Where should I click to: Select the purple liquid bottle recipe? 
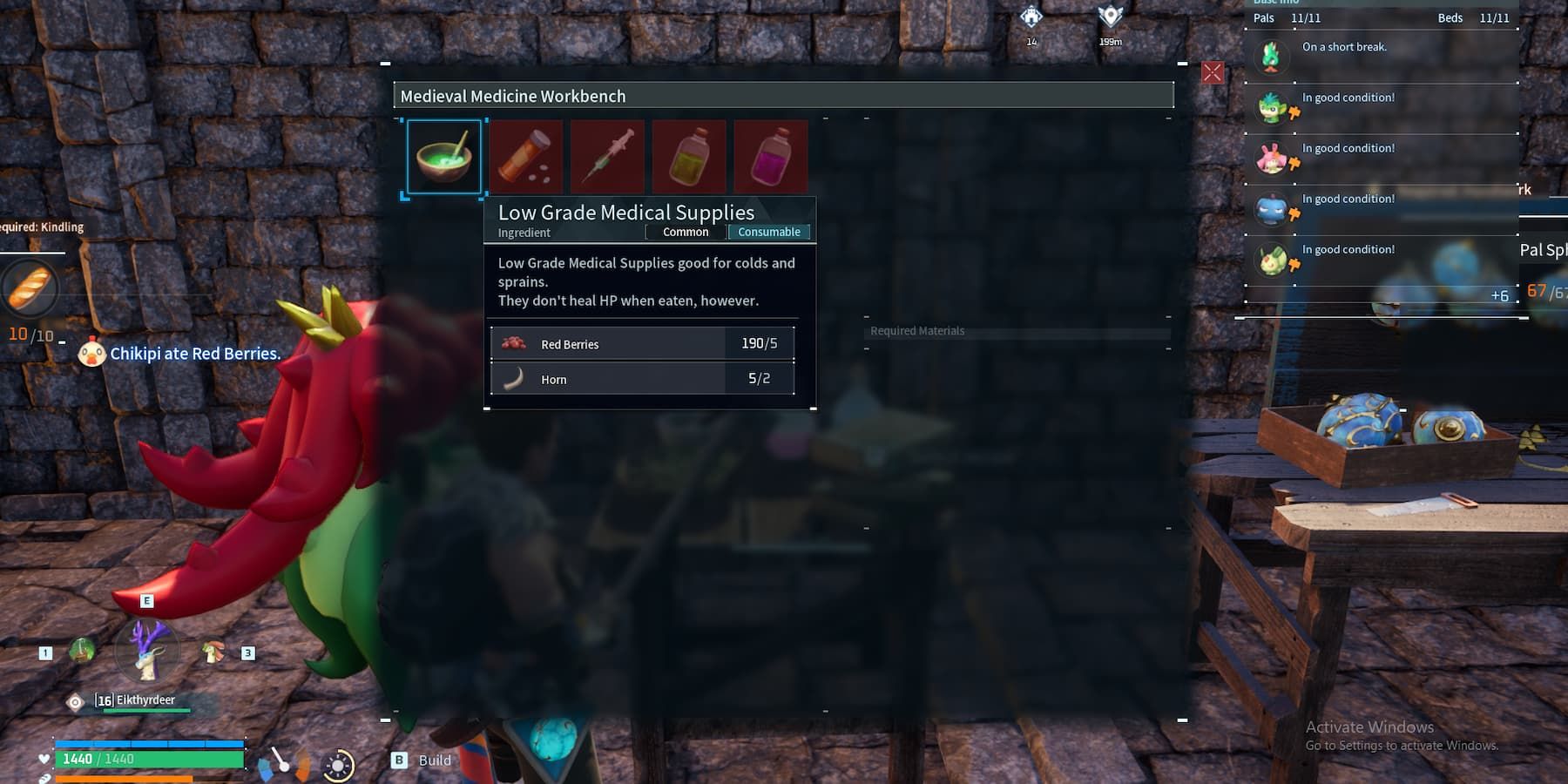(769, 156)
